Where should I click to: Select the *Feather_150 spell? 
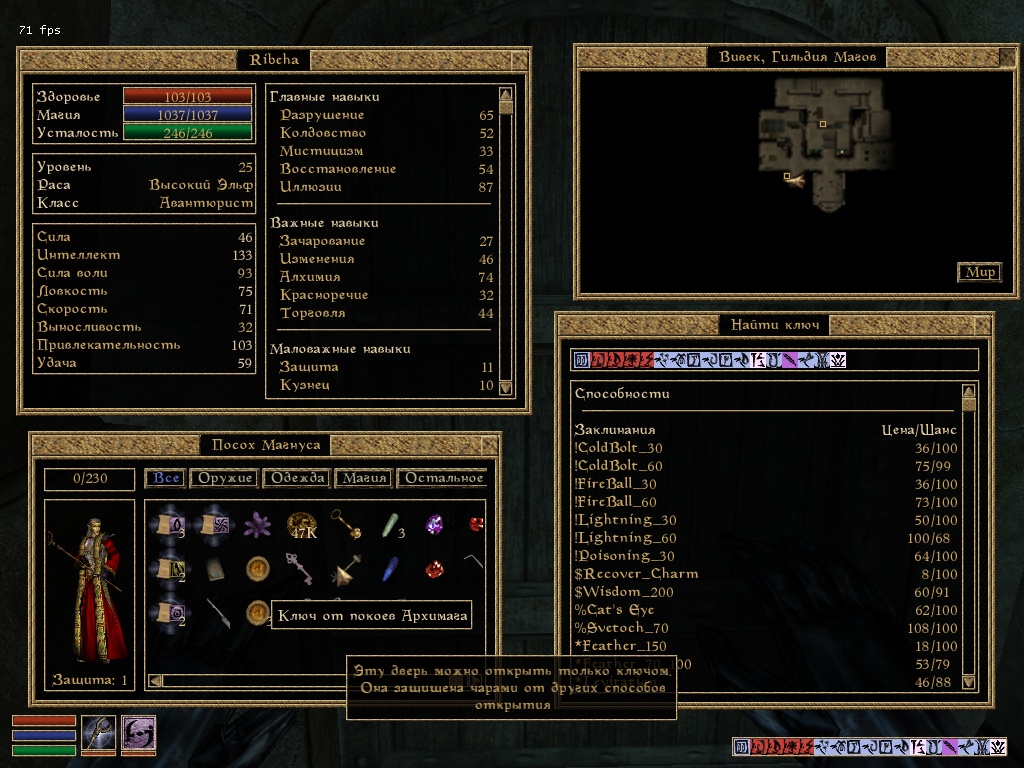(618, 646)
